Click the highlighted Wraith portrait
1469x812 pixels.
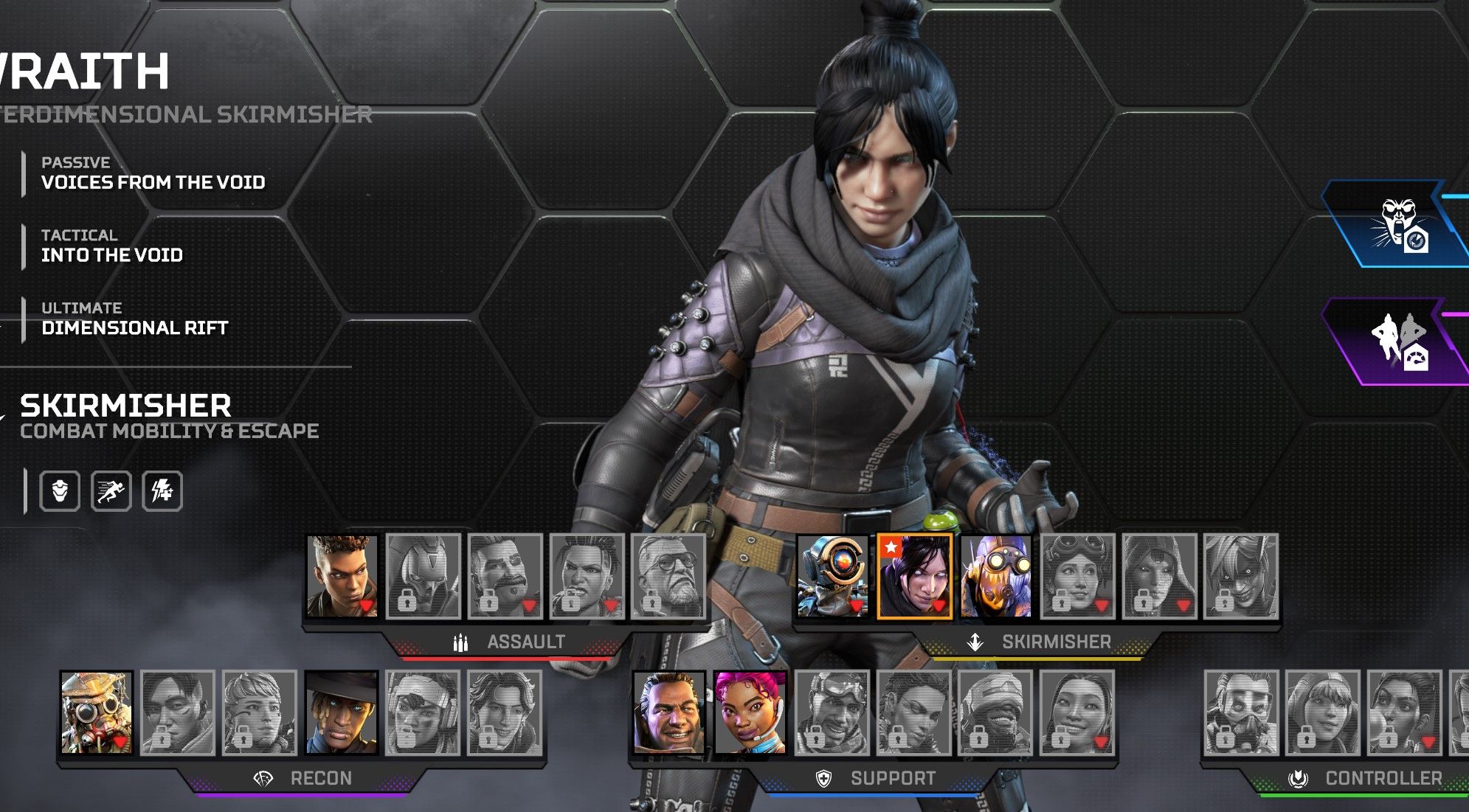tap(915, 576)
